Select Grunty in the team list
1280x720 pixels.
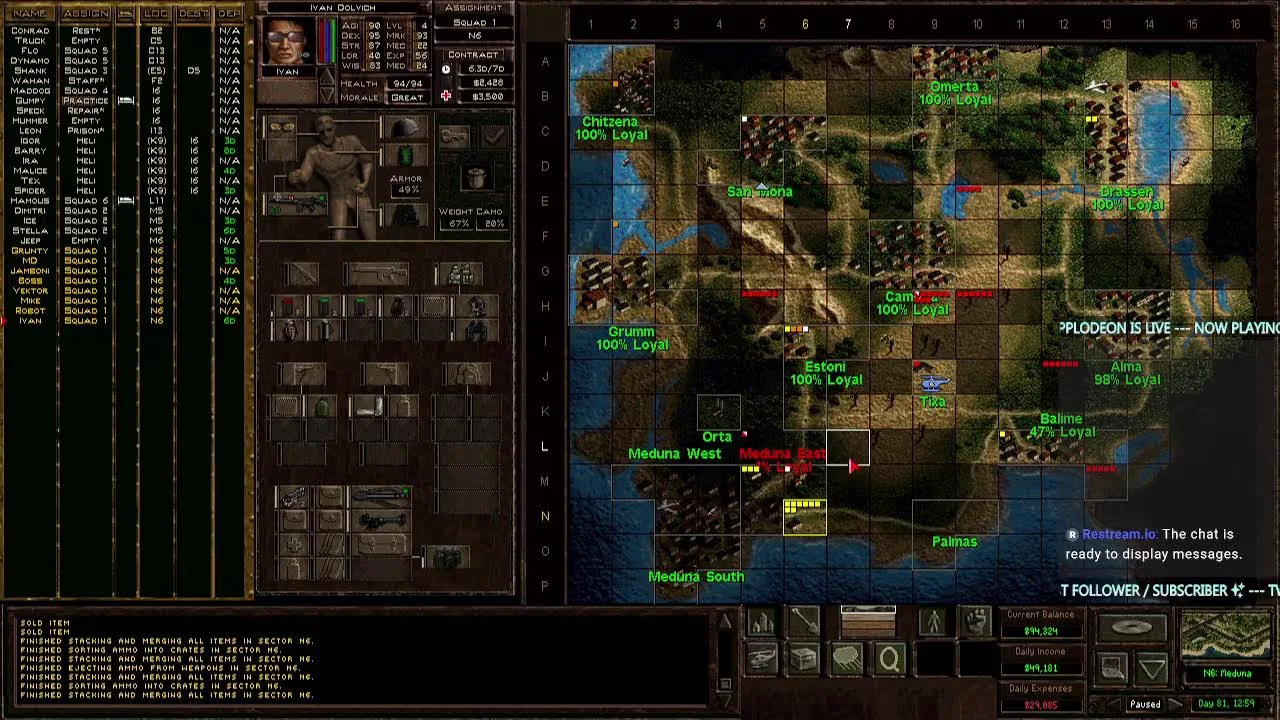(30, 251)
